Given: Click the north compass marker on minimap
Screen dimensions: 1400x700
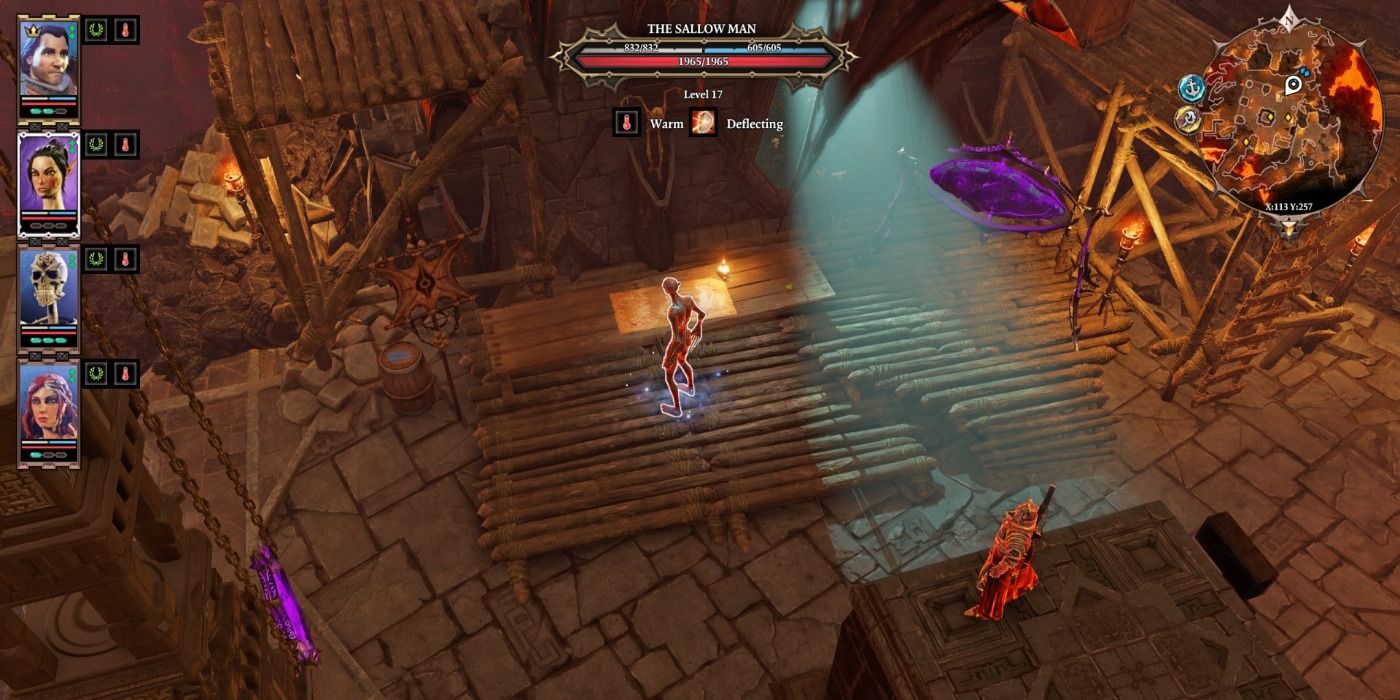Looking at the screenshot, I should [1288, 19].
